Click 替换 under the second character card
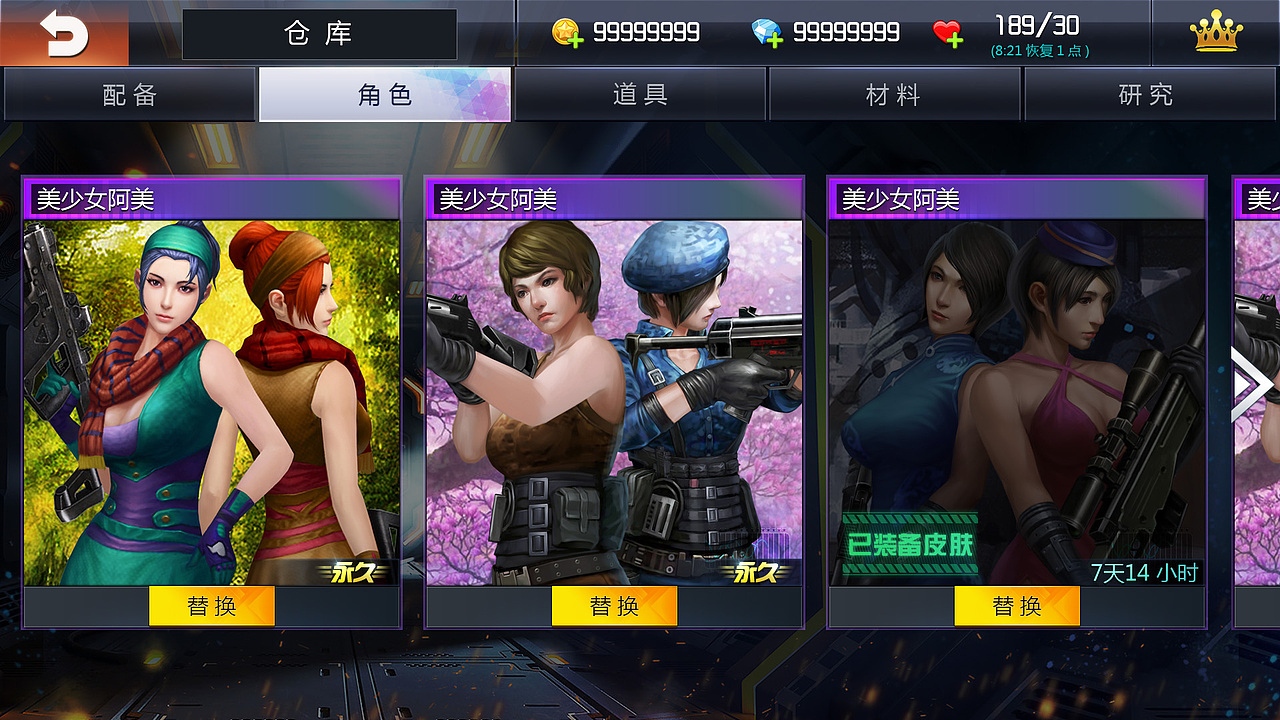1280x720 pixels. pos(615,605)
